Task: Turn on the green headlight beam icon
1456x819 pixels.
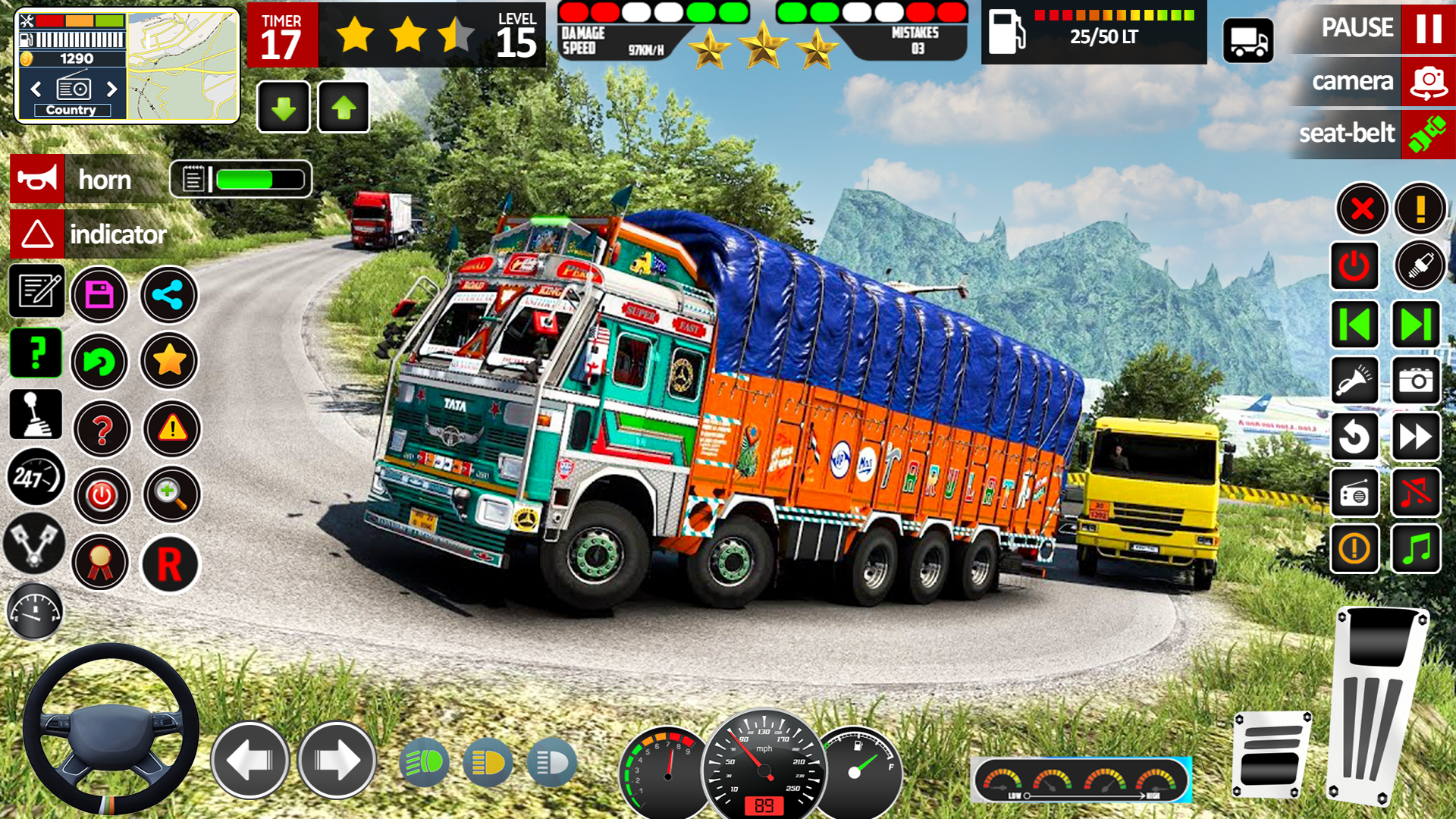Action: [x=424, y=761]
